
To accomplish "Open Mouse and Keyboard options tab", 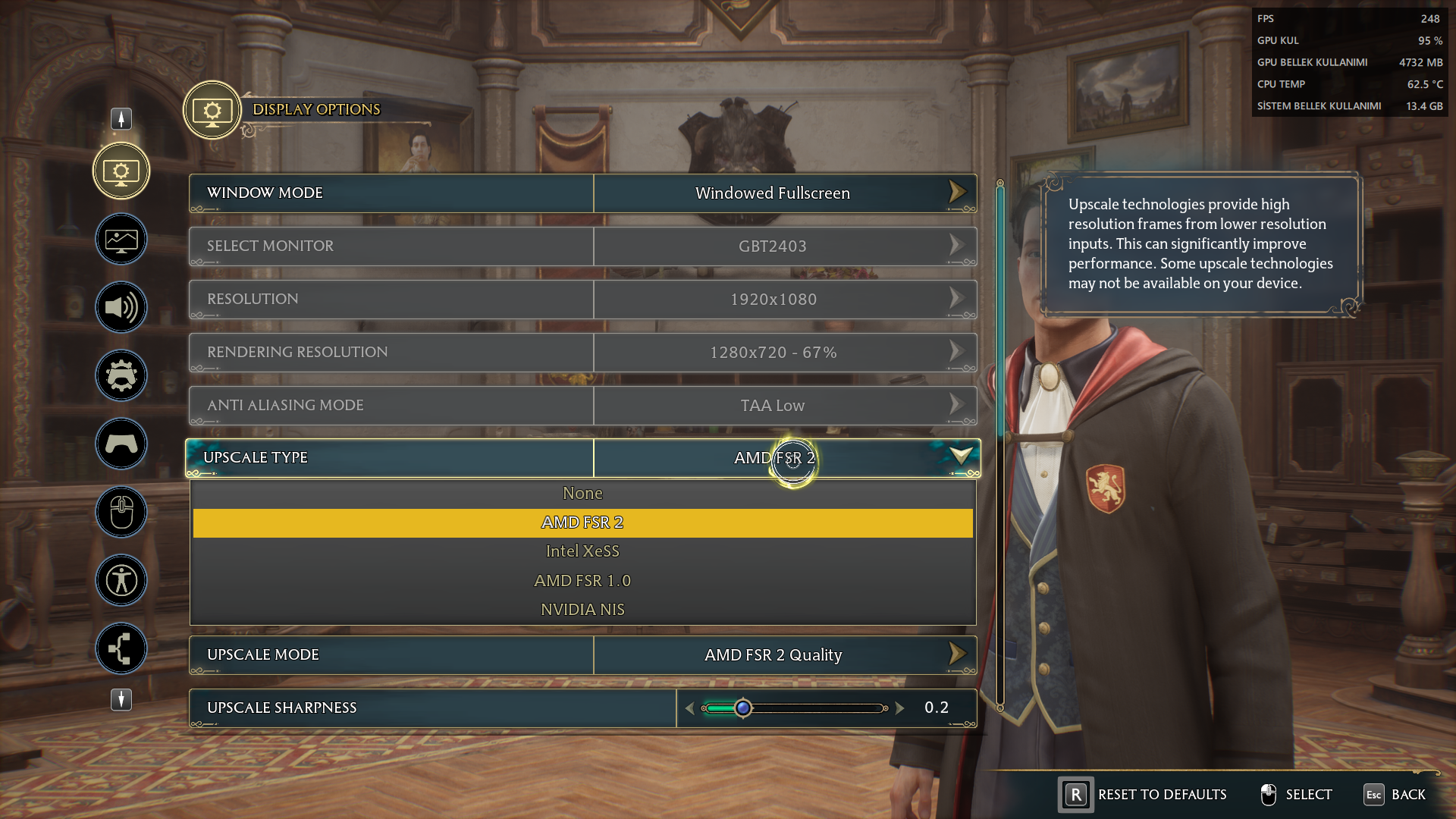I will [x=121, y=513].
